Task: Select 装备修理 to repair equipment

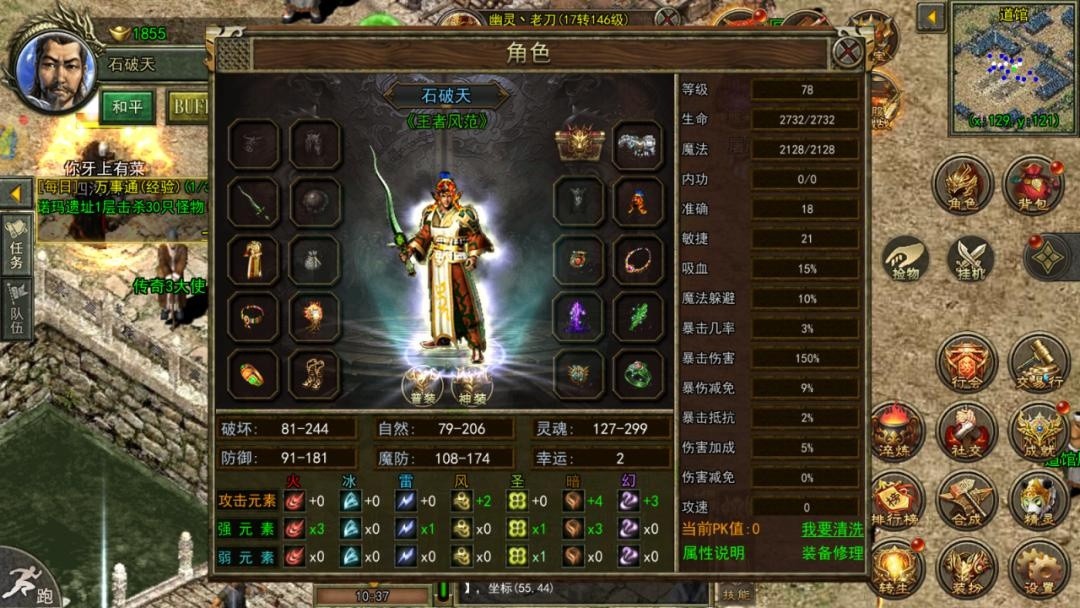Action: (x=831, y=553)
